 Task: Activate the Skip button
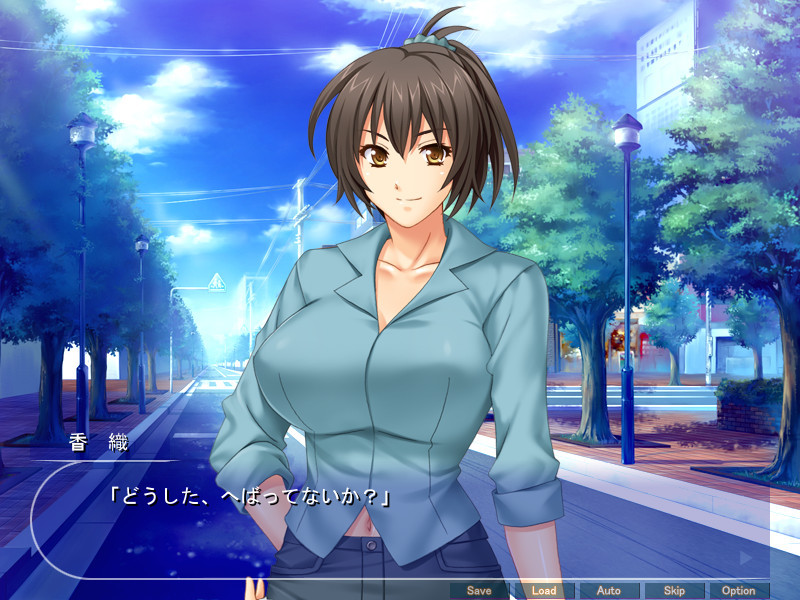pyautogui.click(x=673, y=591)
